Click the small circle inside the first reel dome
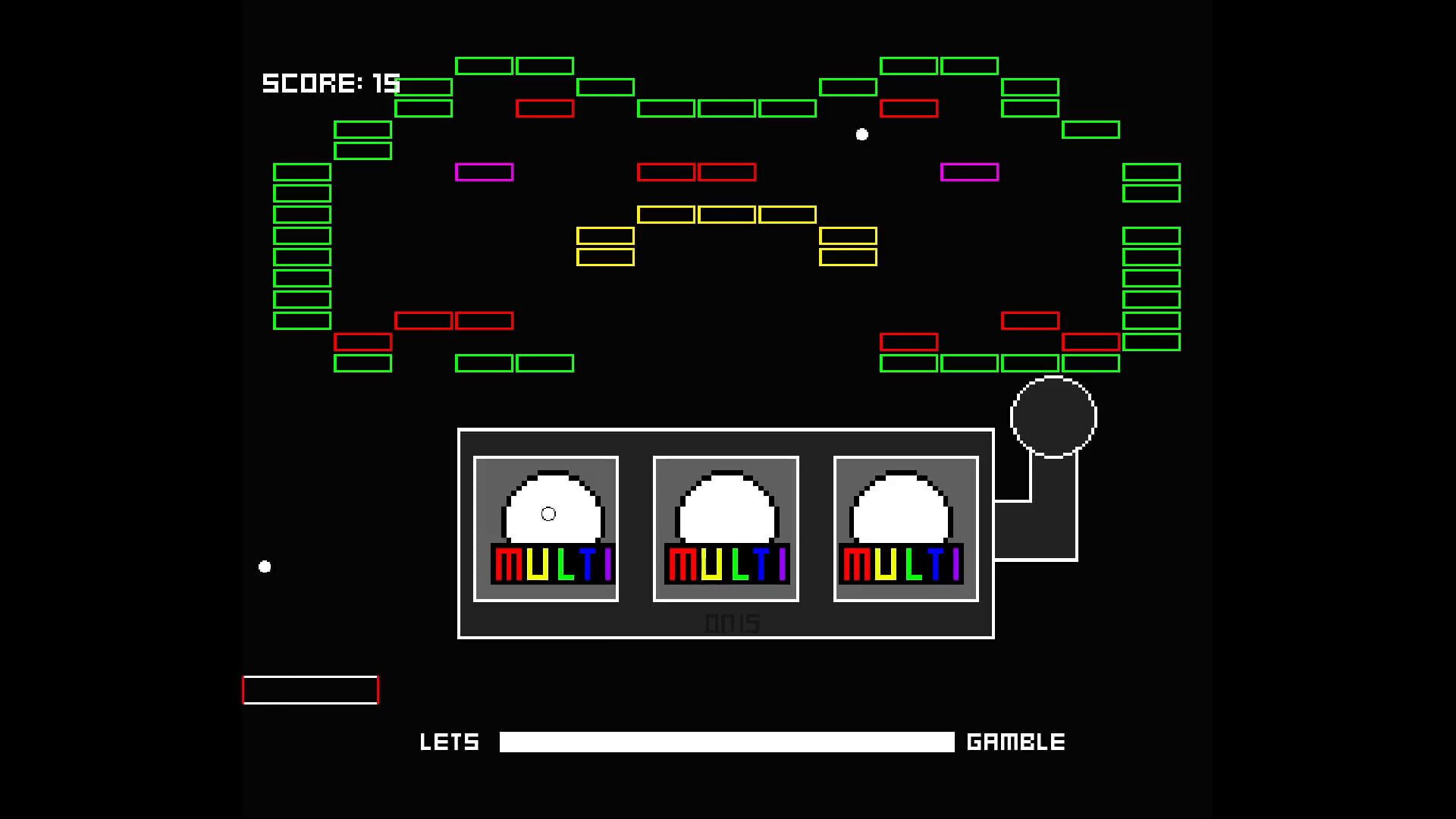 [x=548, y=513]
